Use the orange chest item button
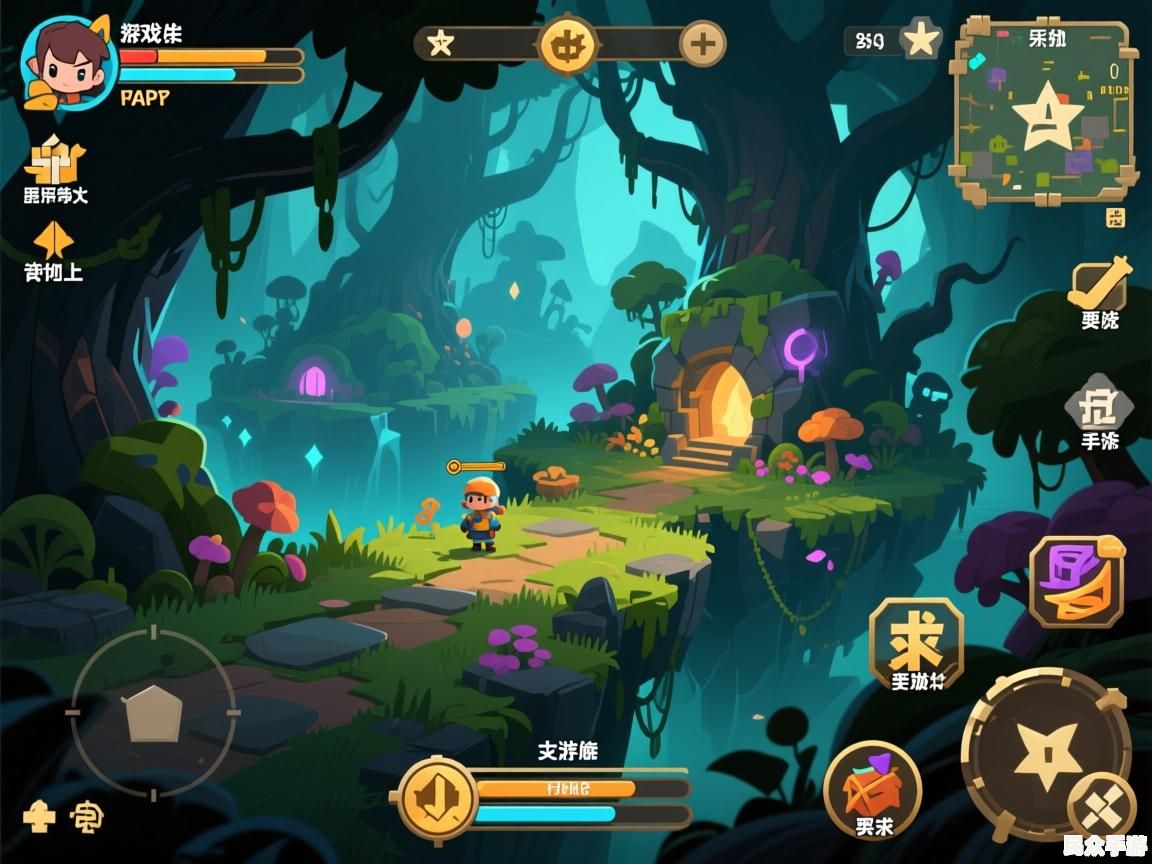 873,789
